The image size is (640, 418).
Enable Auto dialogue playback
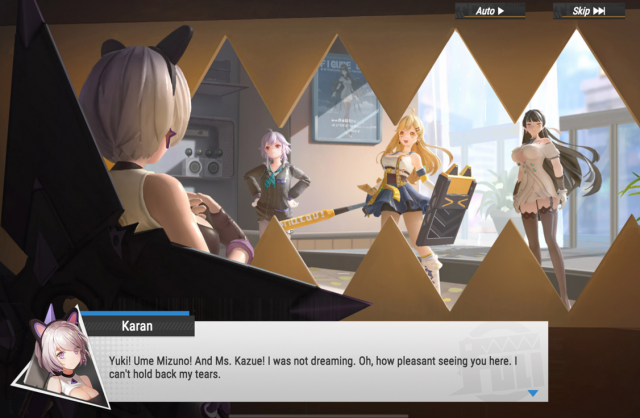490,11
